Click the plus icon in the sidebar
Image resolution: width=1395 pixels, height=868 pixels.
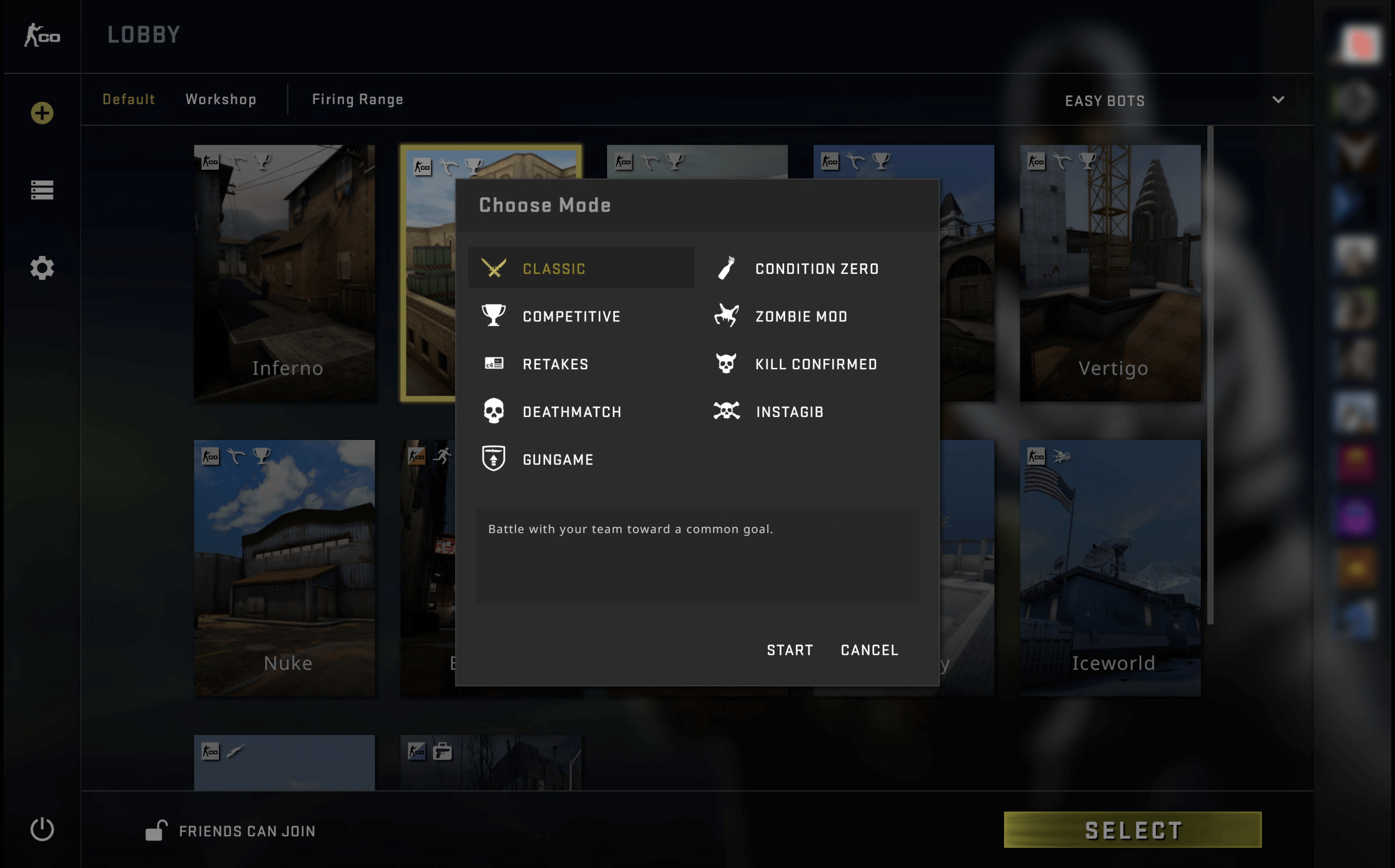pyautogui.click(x=42, y=113)
